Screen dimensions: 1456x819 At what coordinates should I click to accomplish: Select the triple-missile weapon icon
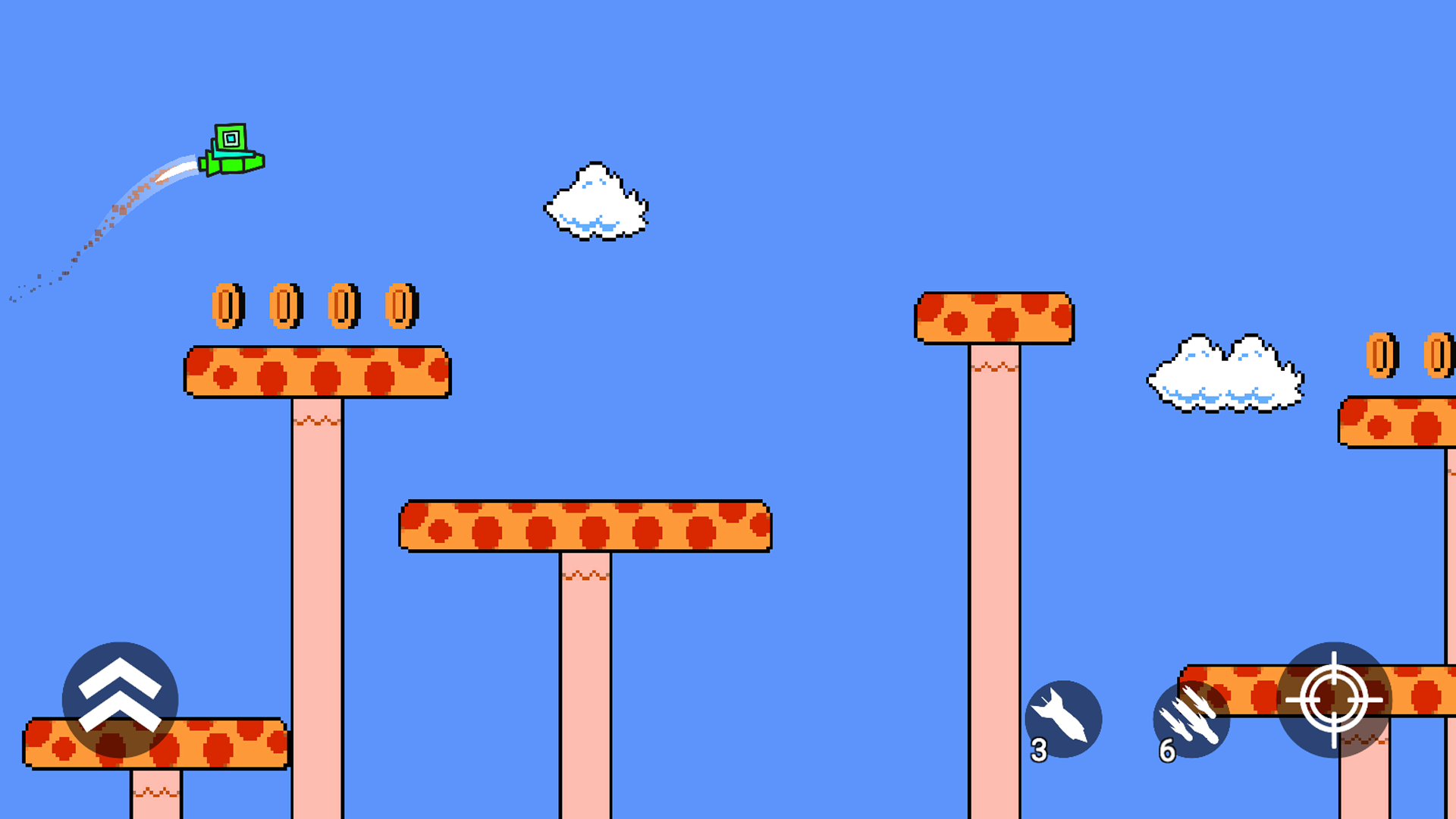[x=1194, y=720]
